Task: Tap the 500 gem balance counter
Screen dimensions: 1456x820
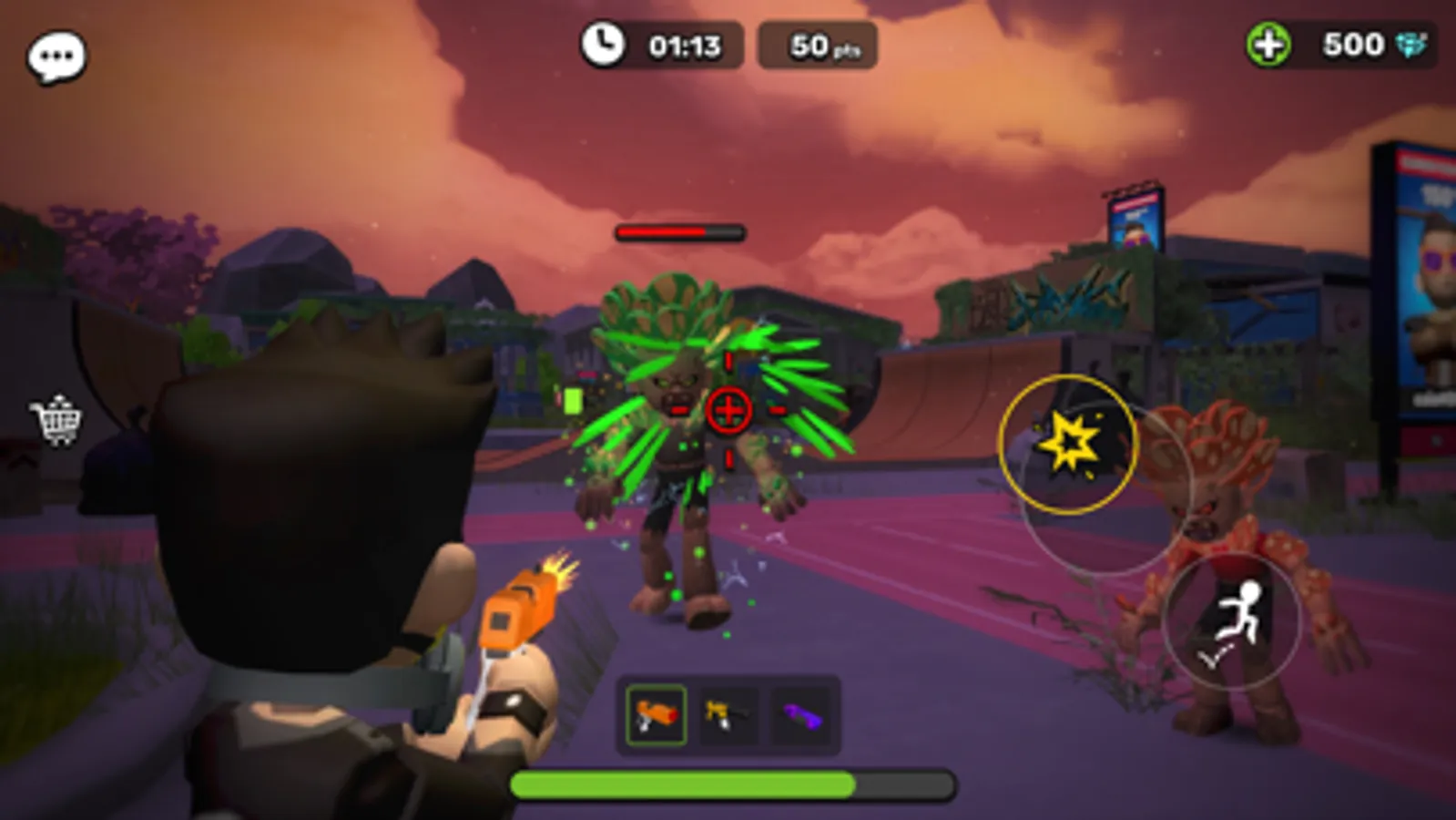Action: click(x=1354, y=42)
